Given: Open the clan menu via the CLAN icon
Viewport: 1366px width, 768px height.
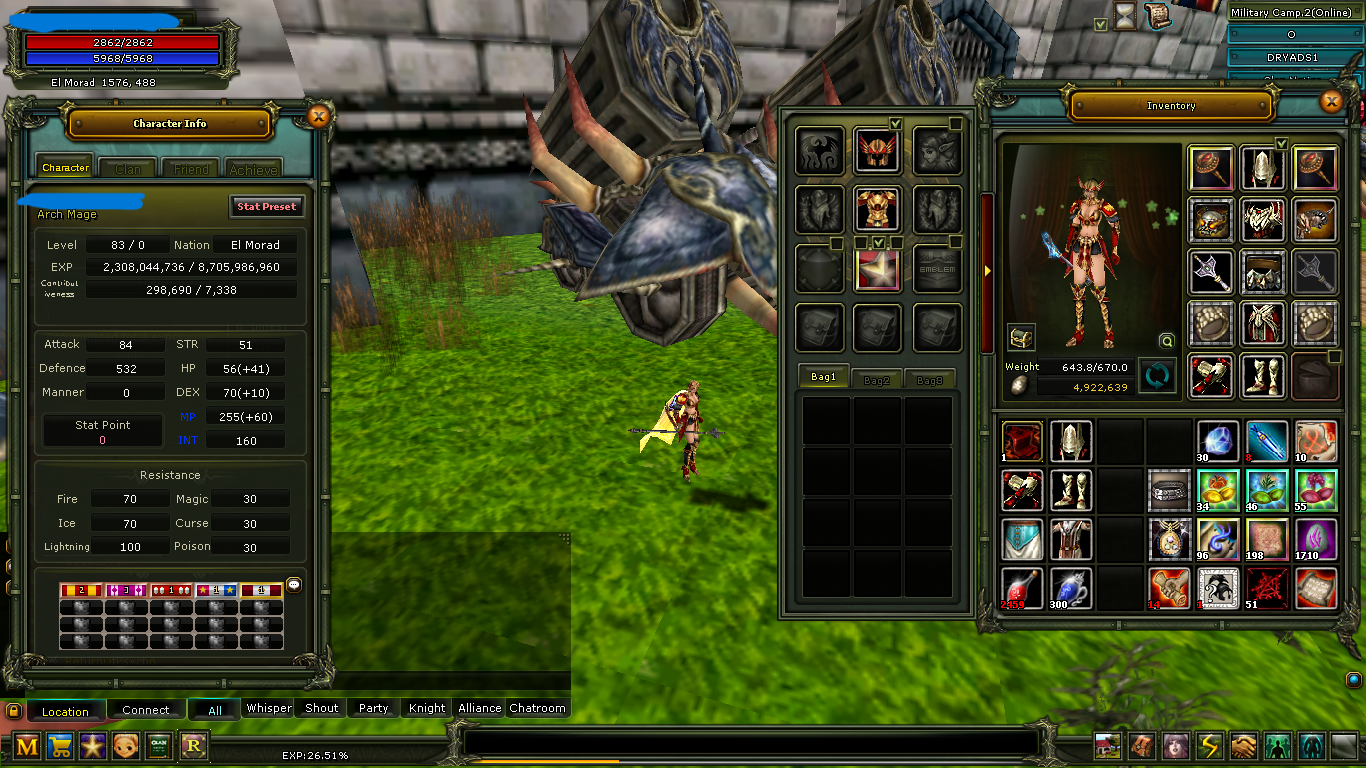Looking at the screenshot, I should pyautogui.click(x=157, y=746).
